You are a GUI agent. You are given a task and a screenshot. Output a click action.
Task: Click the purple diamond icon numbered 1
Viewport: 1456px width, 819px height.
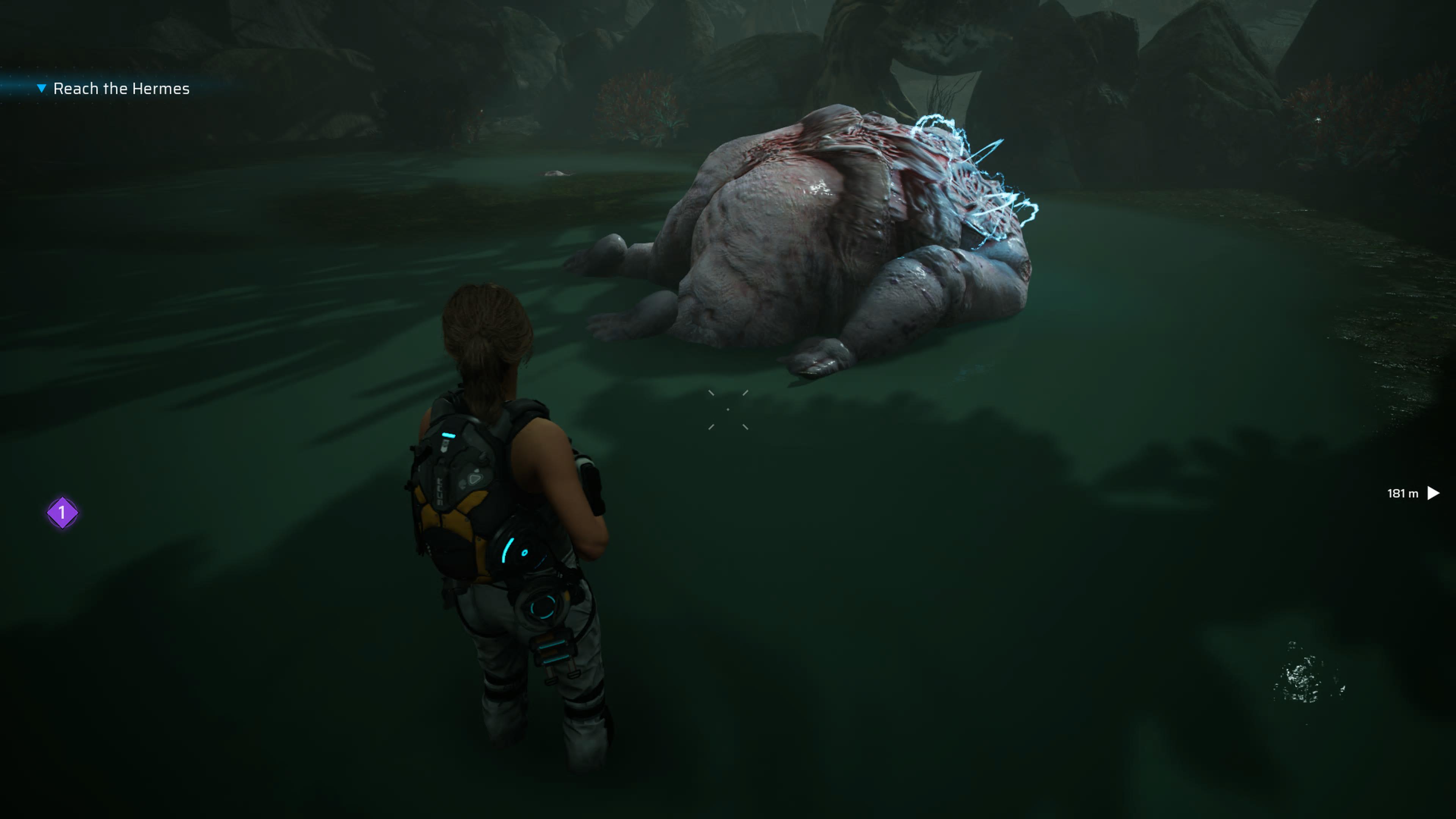(62, 513)
